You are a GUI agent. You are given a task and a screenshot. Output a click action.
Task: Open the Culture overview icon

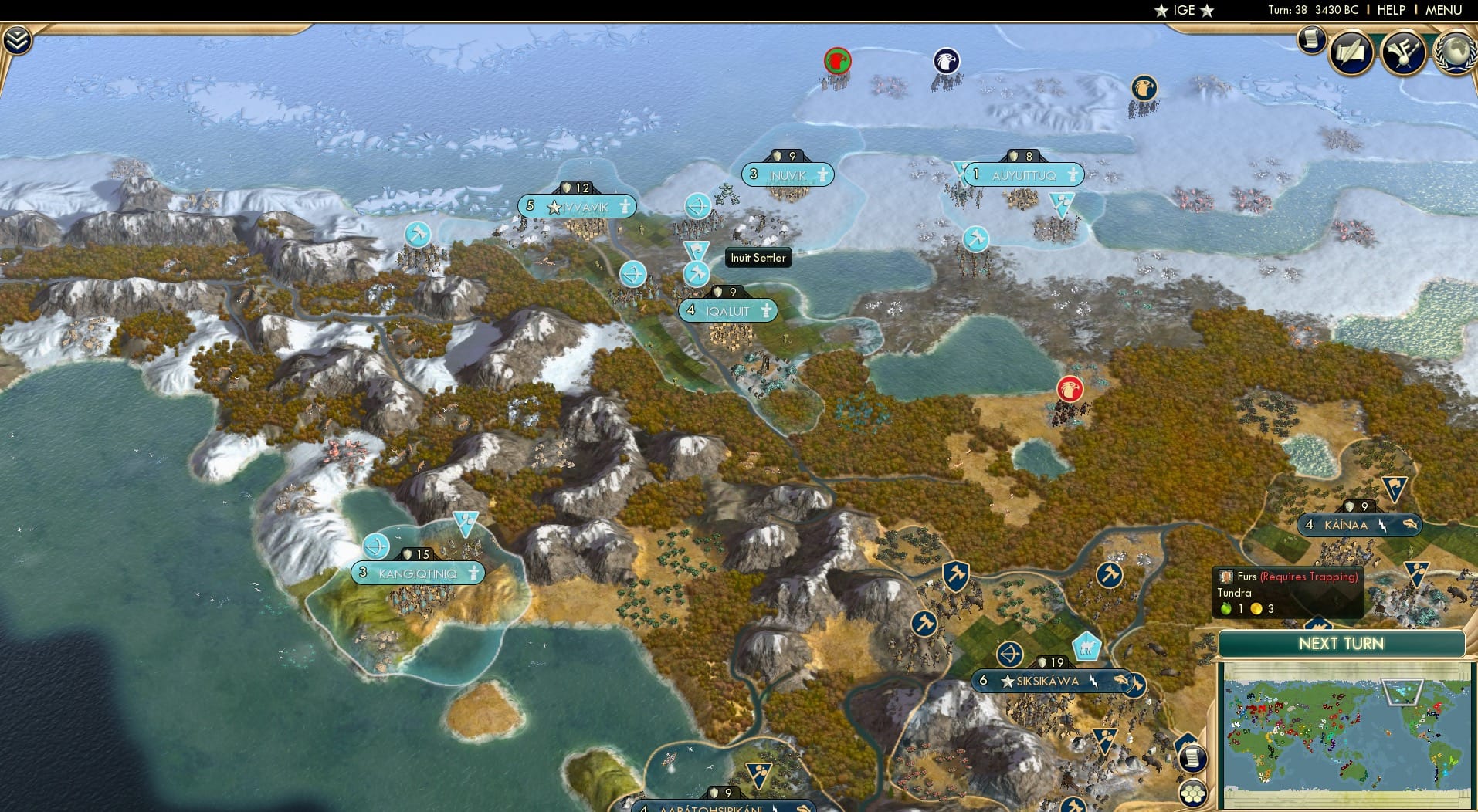click(x=1404, y=52)
